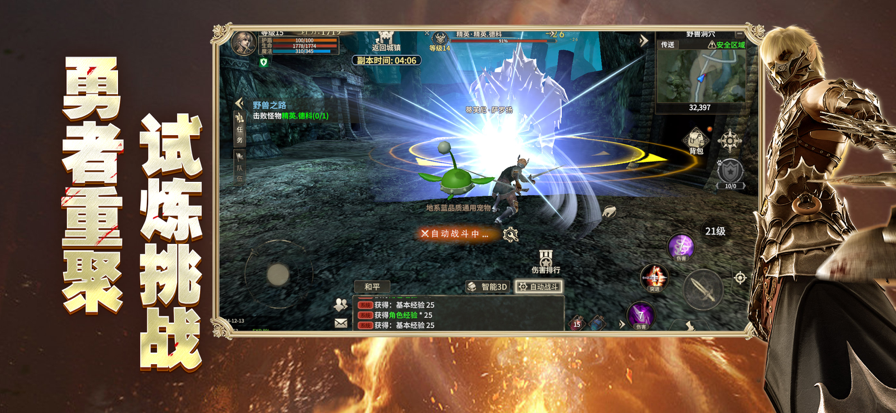The image size is (896, 413).
Task: Open the 伤害排行 damage ranking
Action: pos(545,262)
